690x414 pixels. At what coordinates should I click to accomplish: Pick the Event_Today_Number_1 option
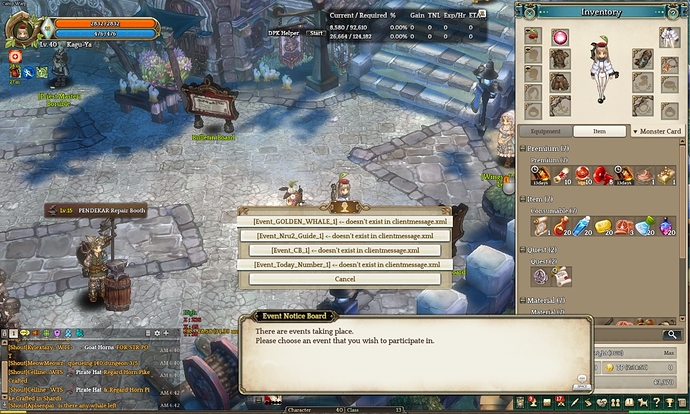[345, 265]
